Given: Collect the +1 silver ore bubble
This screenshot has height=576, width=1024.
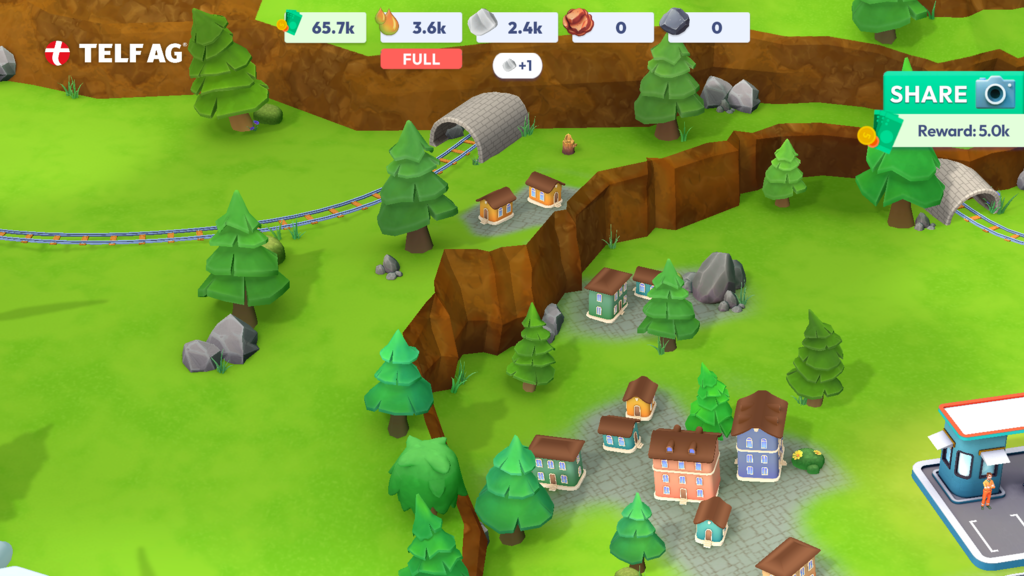Looking at the screenshot, I should click(x=517, y=66).
